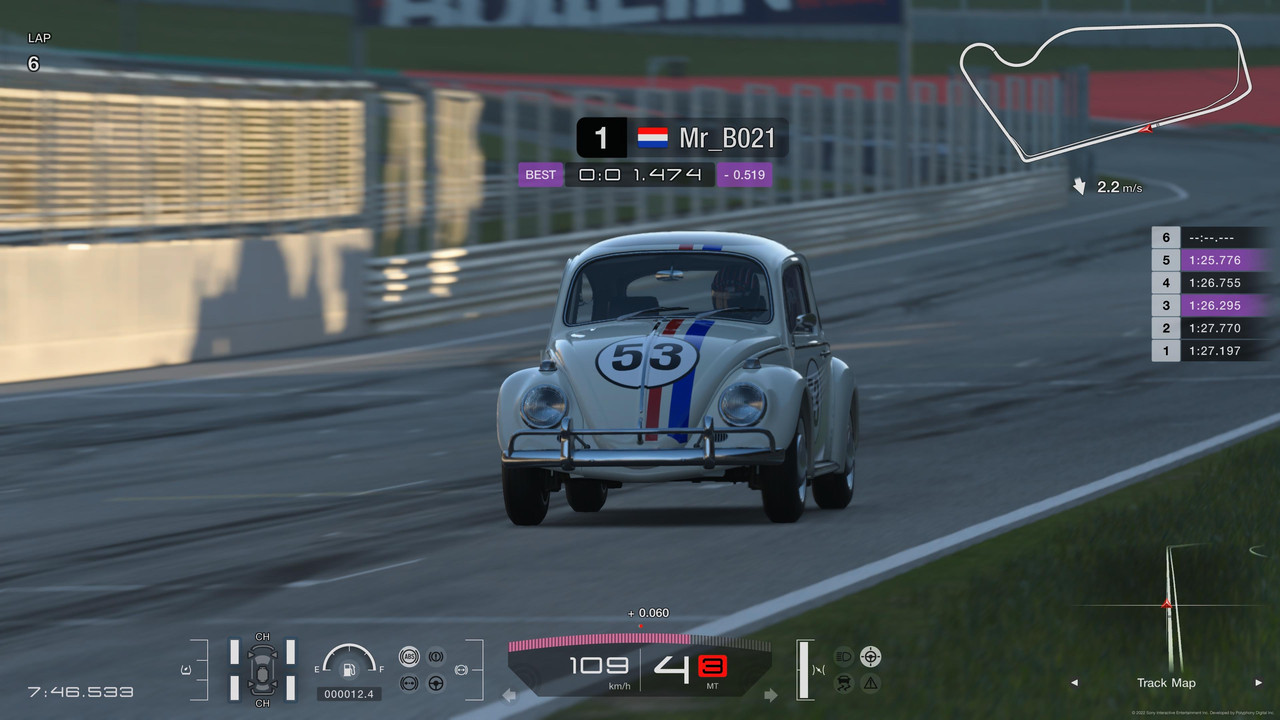Click the steering wheel assist icon
Image resolution: width=1280 pixels, height=720 pixels.
coord(436,683)
